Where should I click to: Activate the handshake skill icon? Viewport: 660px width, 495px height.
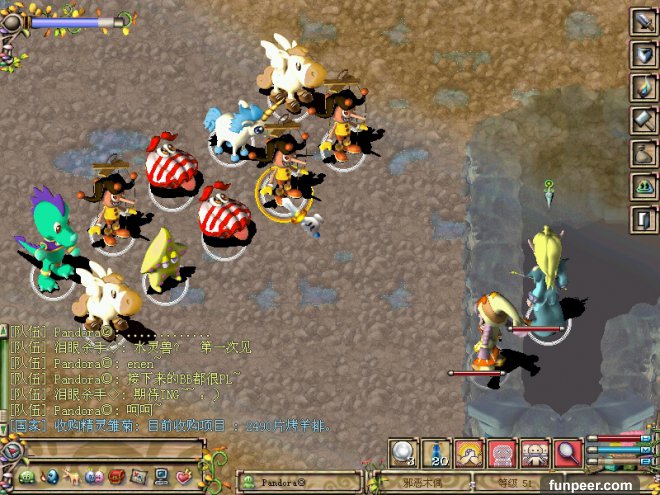(470, 455)
